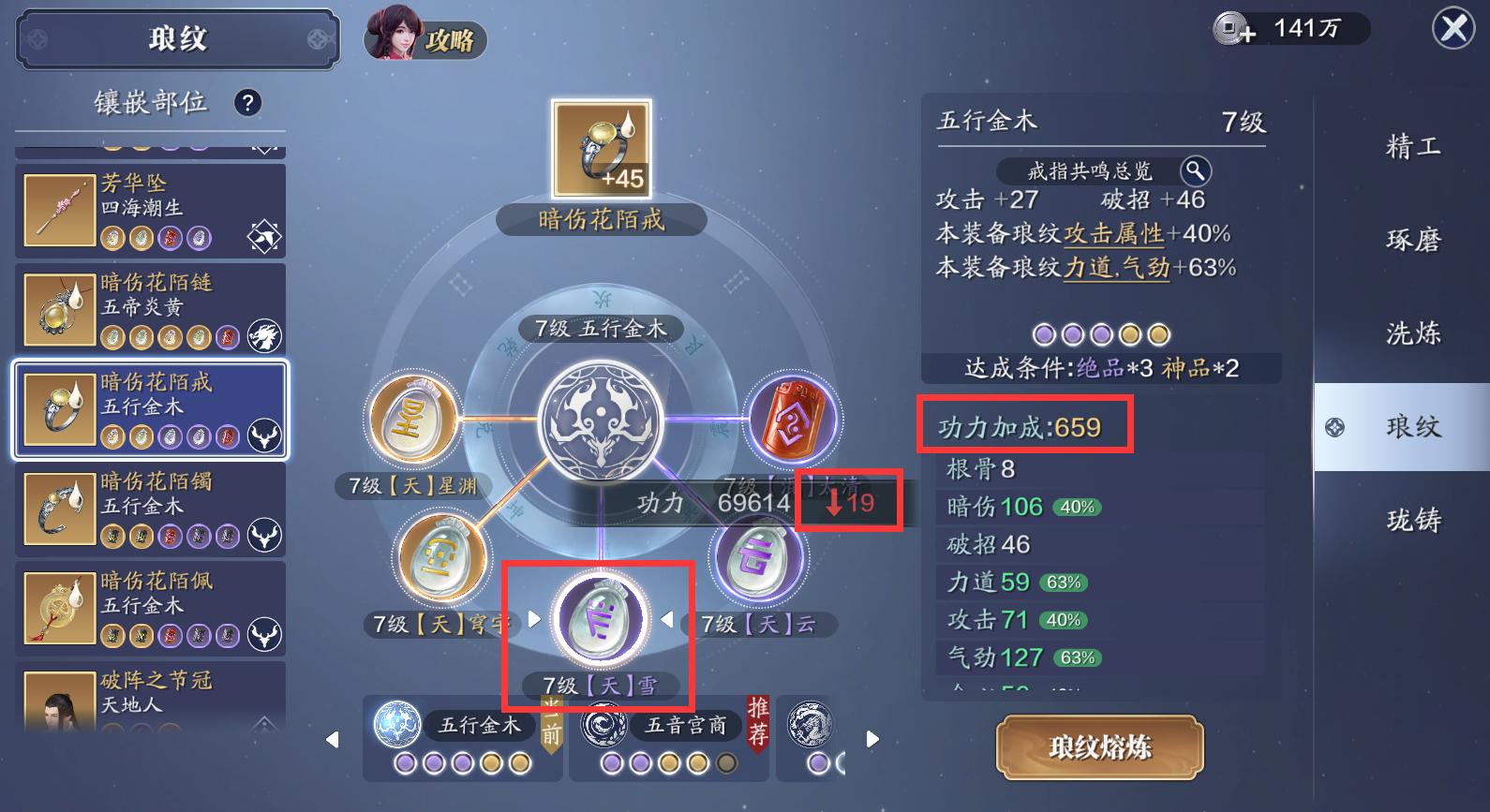Click the left triangle beside the 雪 gem
Screen dimensions: 1490x812
532,617
